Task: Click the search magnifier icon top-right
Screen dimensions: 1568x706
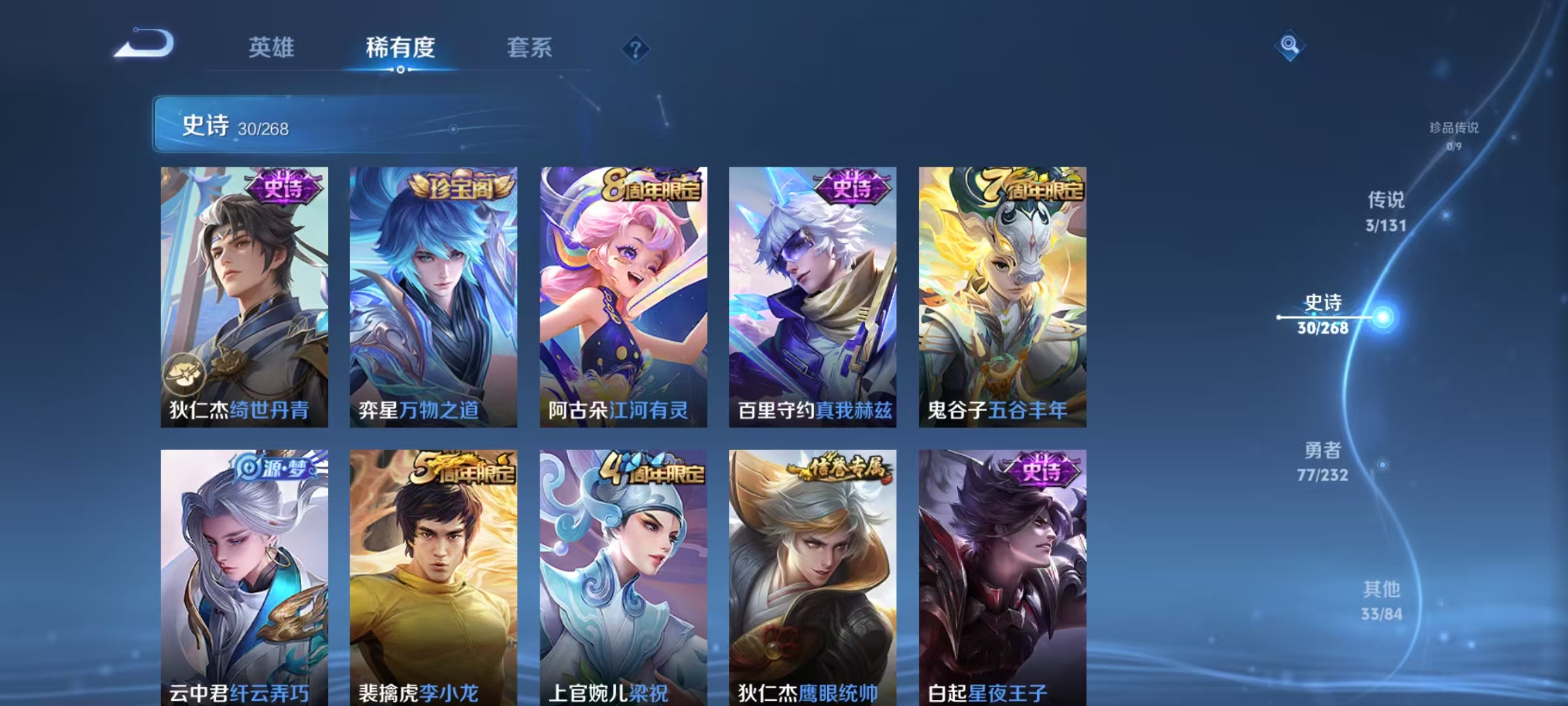Action: (1289, 44)
